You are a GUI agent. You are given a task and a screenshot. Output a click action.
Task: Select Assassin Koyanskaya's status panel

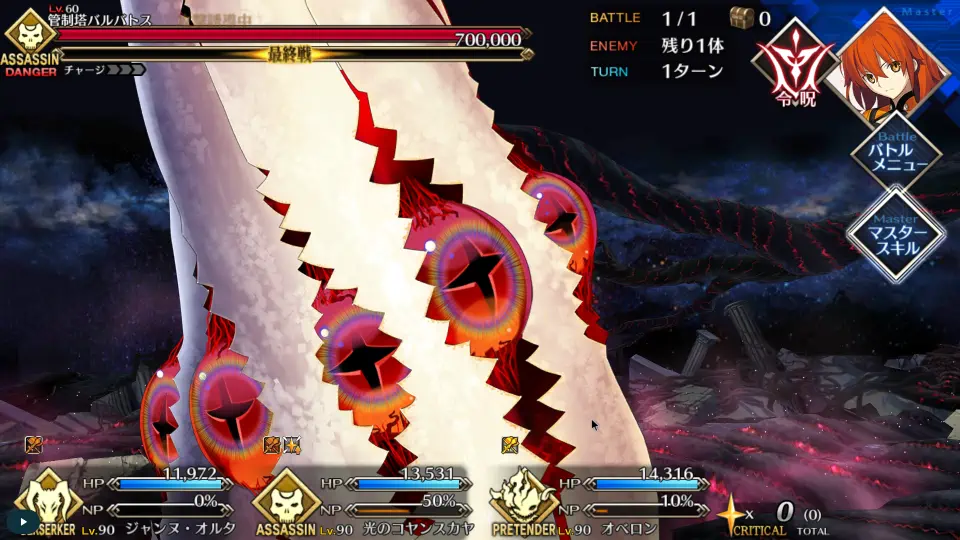pos(366,501)
